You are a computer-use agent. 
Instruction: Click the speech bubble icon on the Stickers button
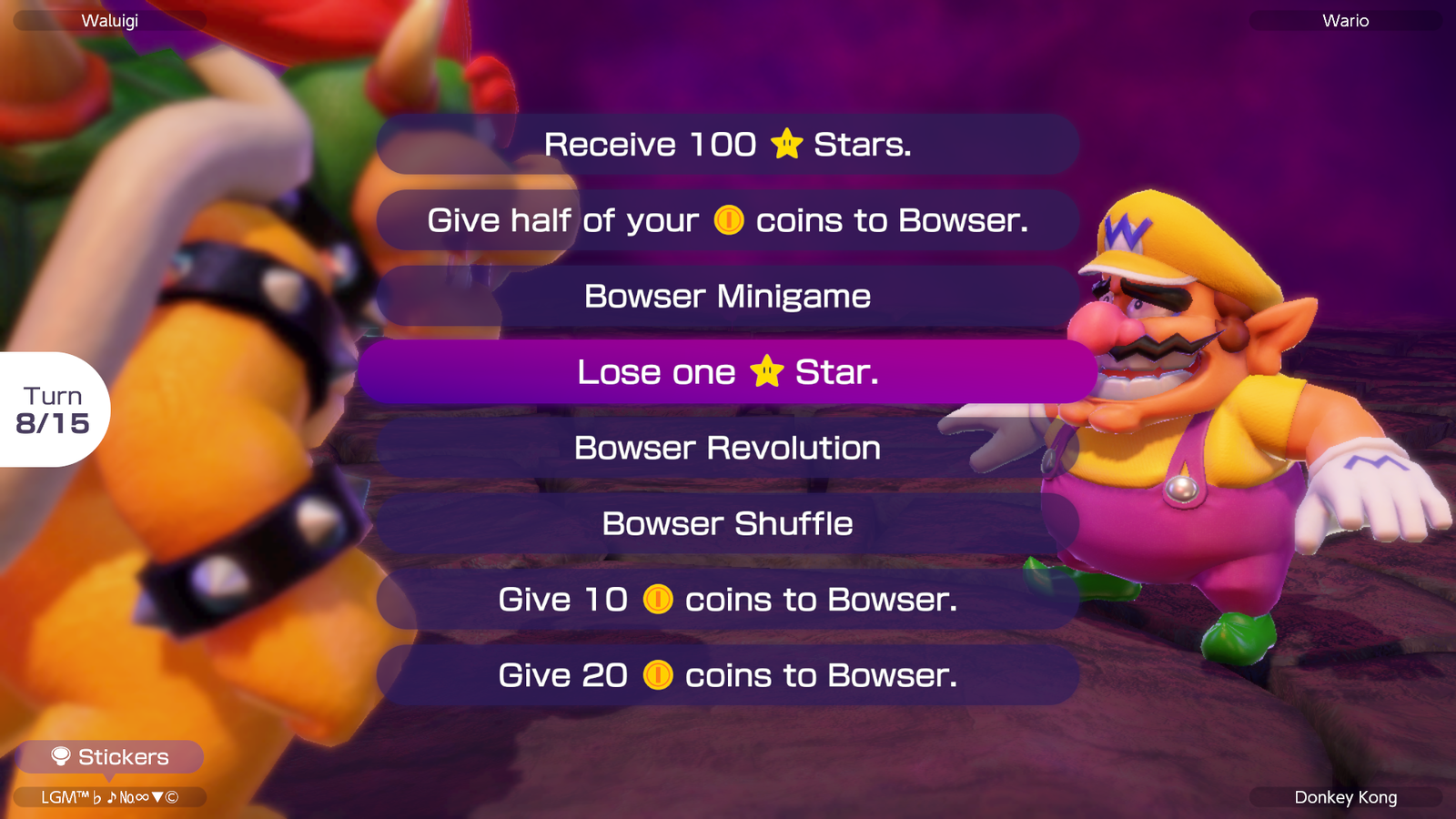click(60, 756)
